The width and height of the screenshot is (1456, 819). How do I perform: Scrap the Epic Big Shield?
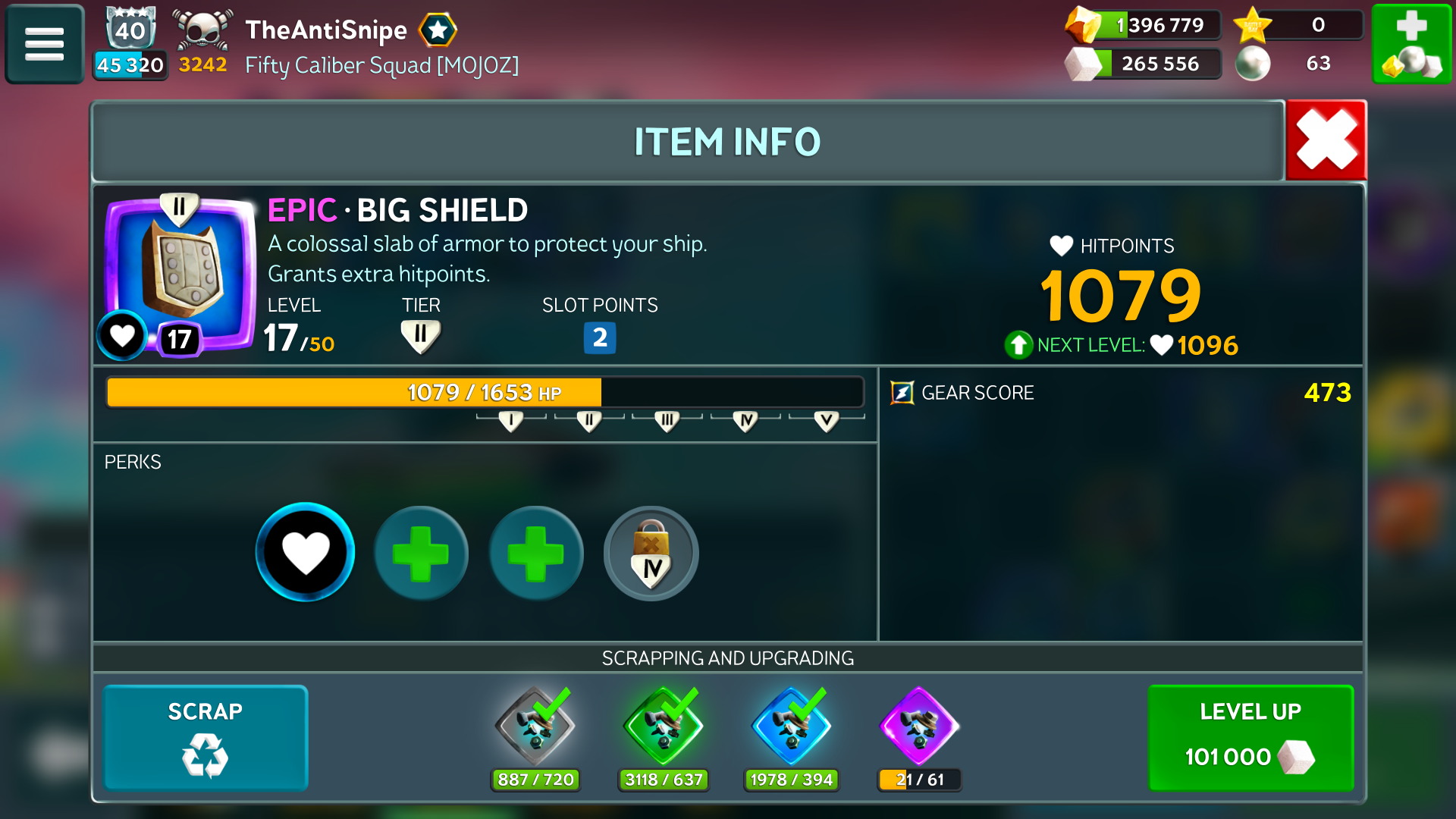pyautogui.click(x=205, y=737)
